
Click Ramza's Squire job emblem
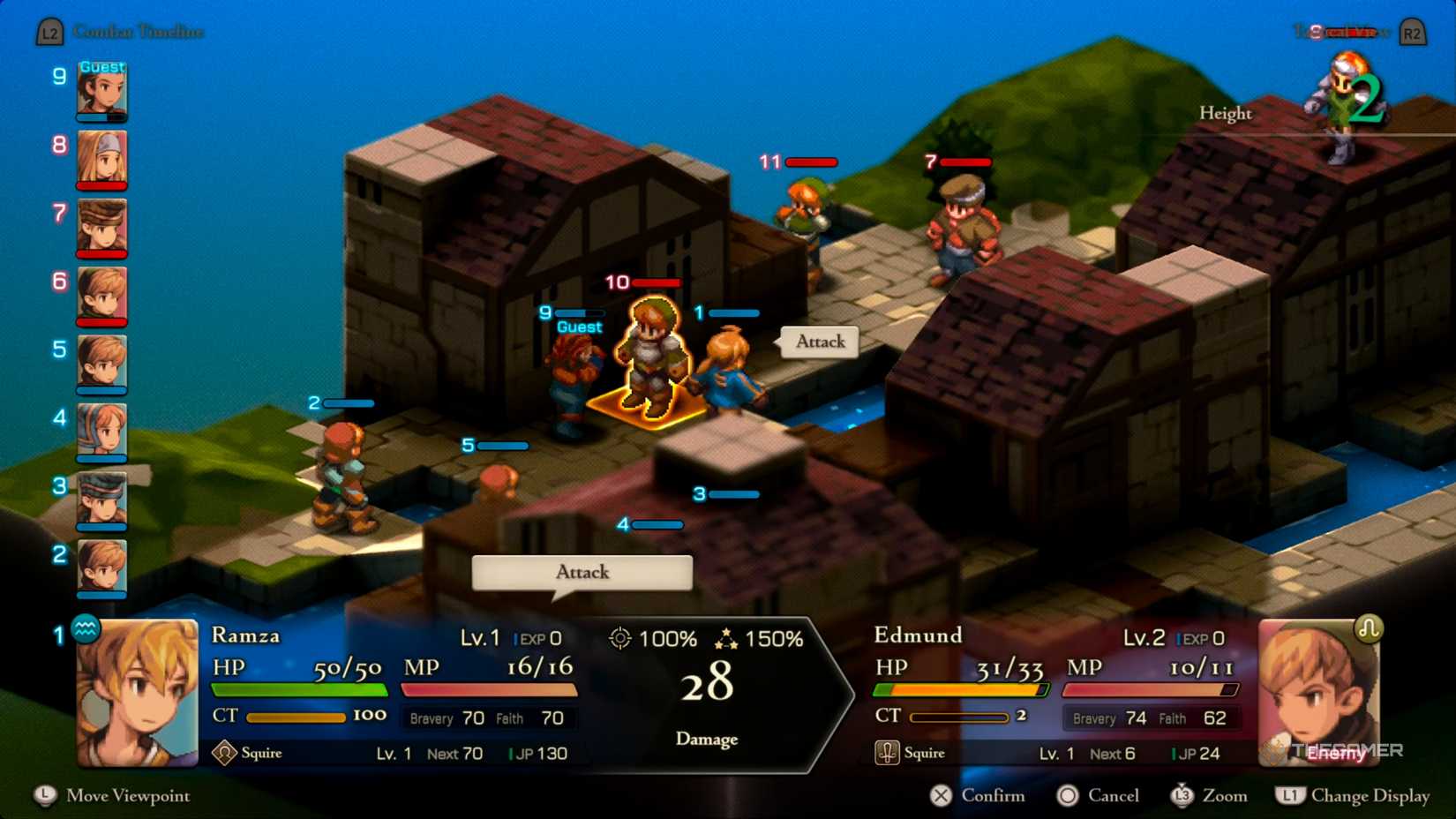click(227, 752)
